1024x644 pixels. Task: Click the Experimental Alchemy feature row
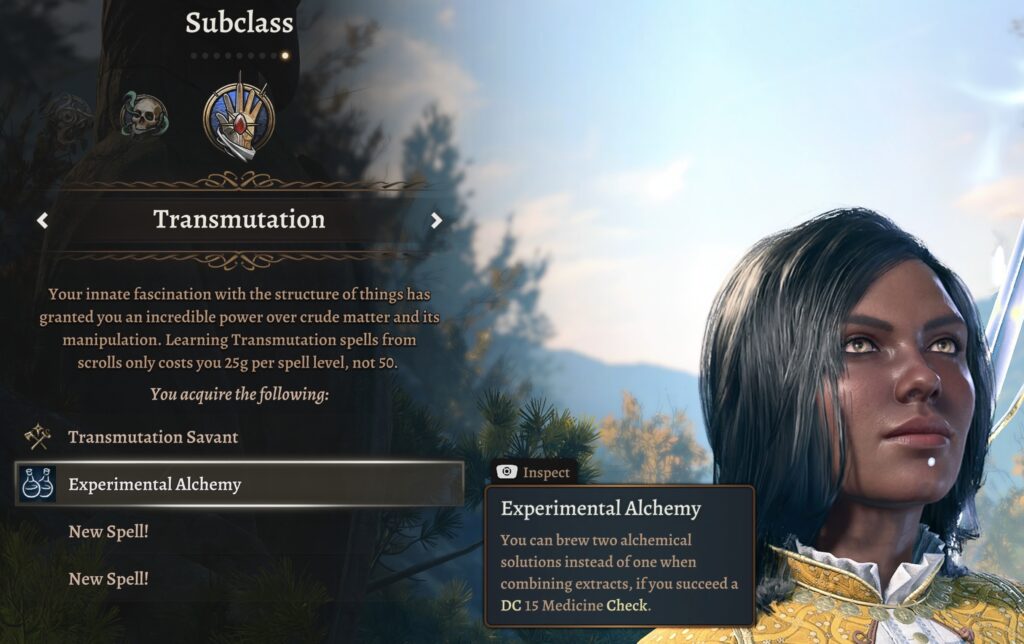pos(240,484)
